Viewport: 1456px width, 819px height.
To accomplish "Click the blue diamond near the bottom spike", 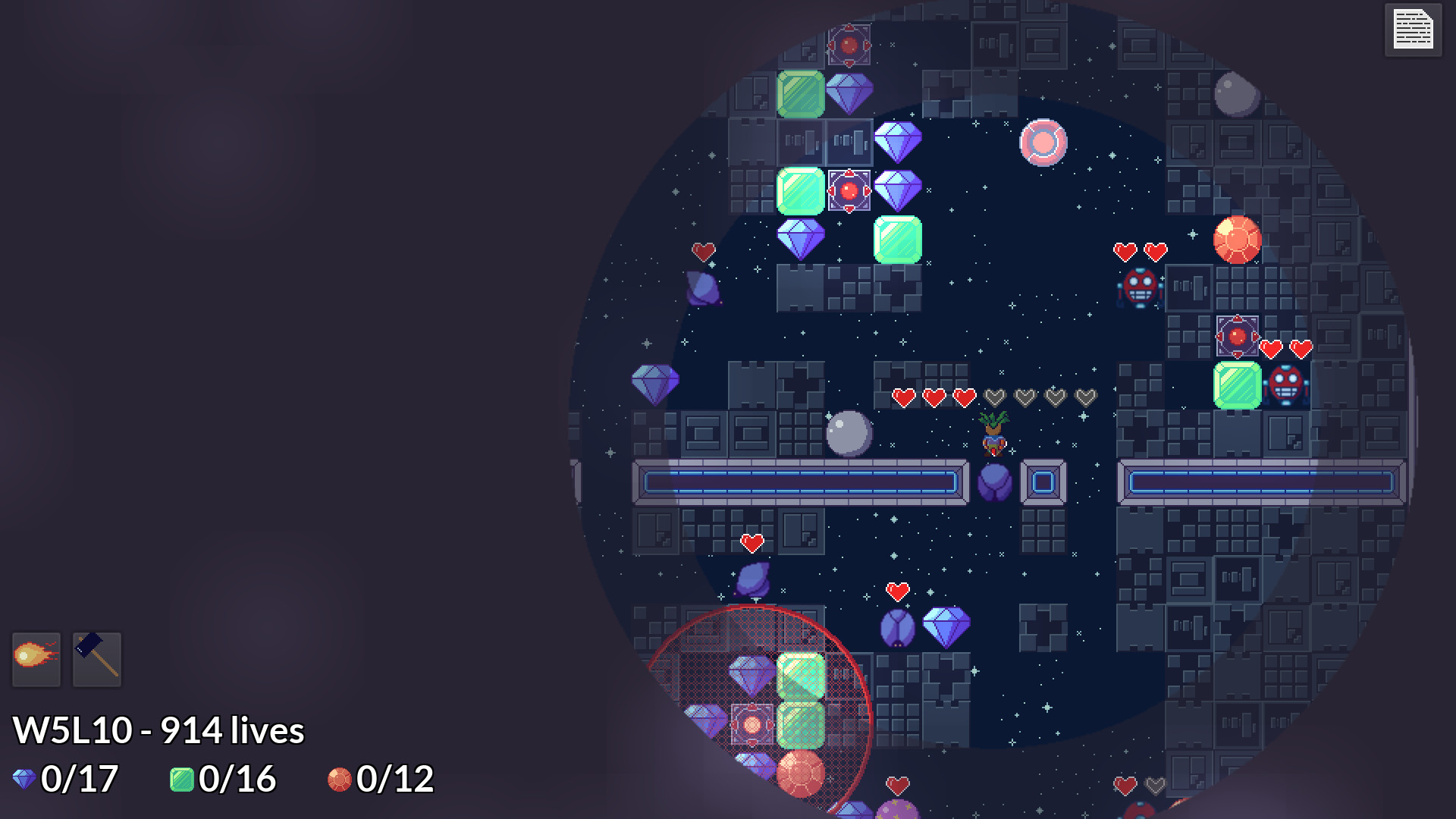I will point(946,626).
